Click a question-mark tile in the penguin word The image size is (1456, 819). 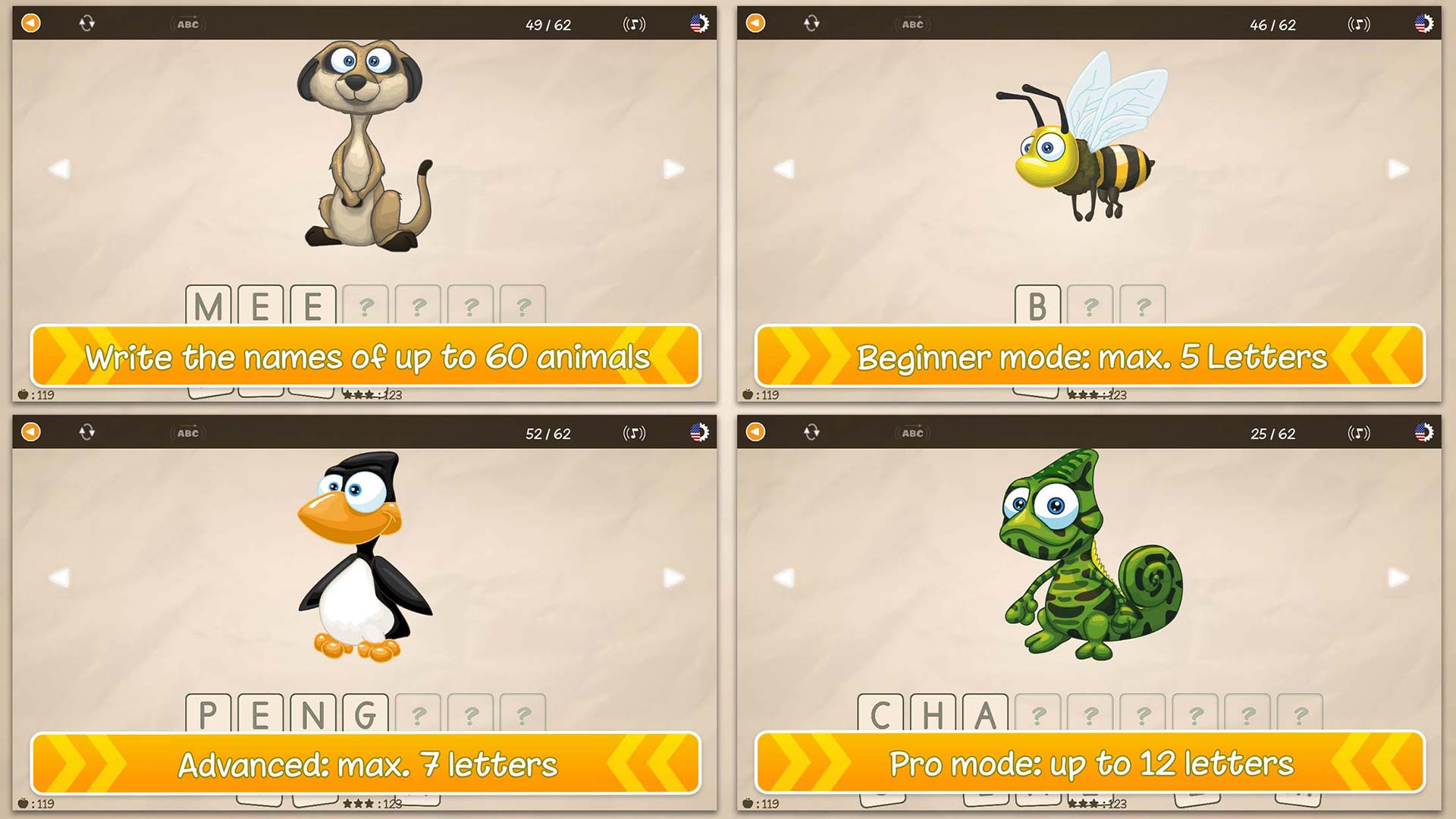(419, 714)
